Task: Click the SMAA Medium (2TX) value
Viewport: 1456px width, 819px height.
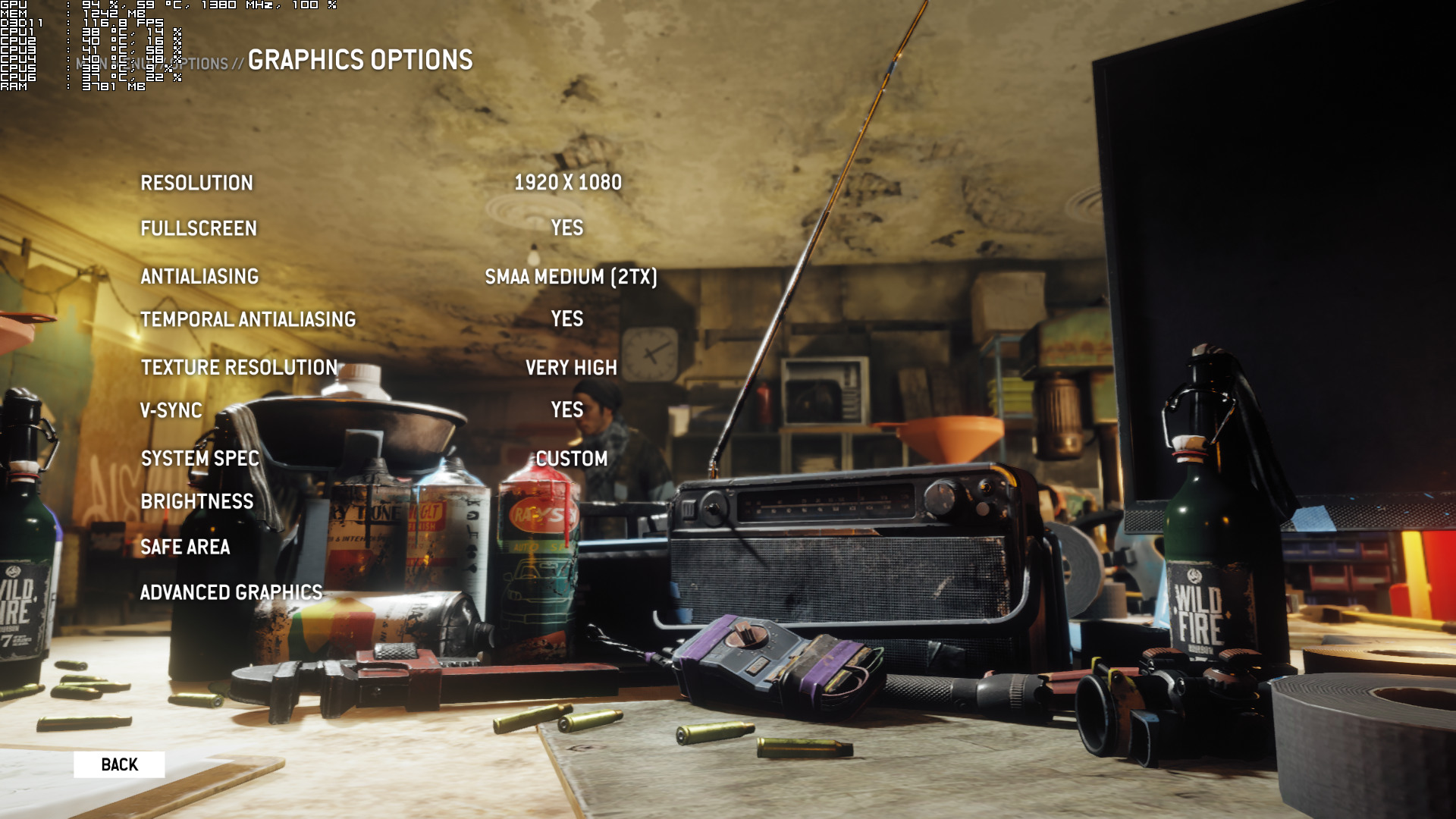Action: [x=571, y=277]
